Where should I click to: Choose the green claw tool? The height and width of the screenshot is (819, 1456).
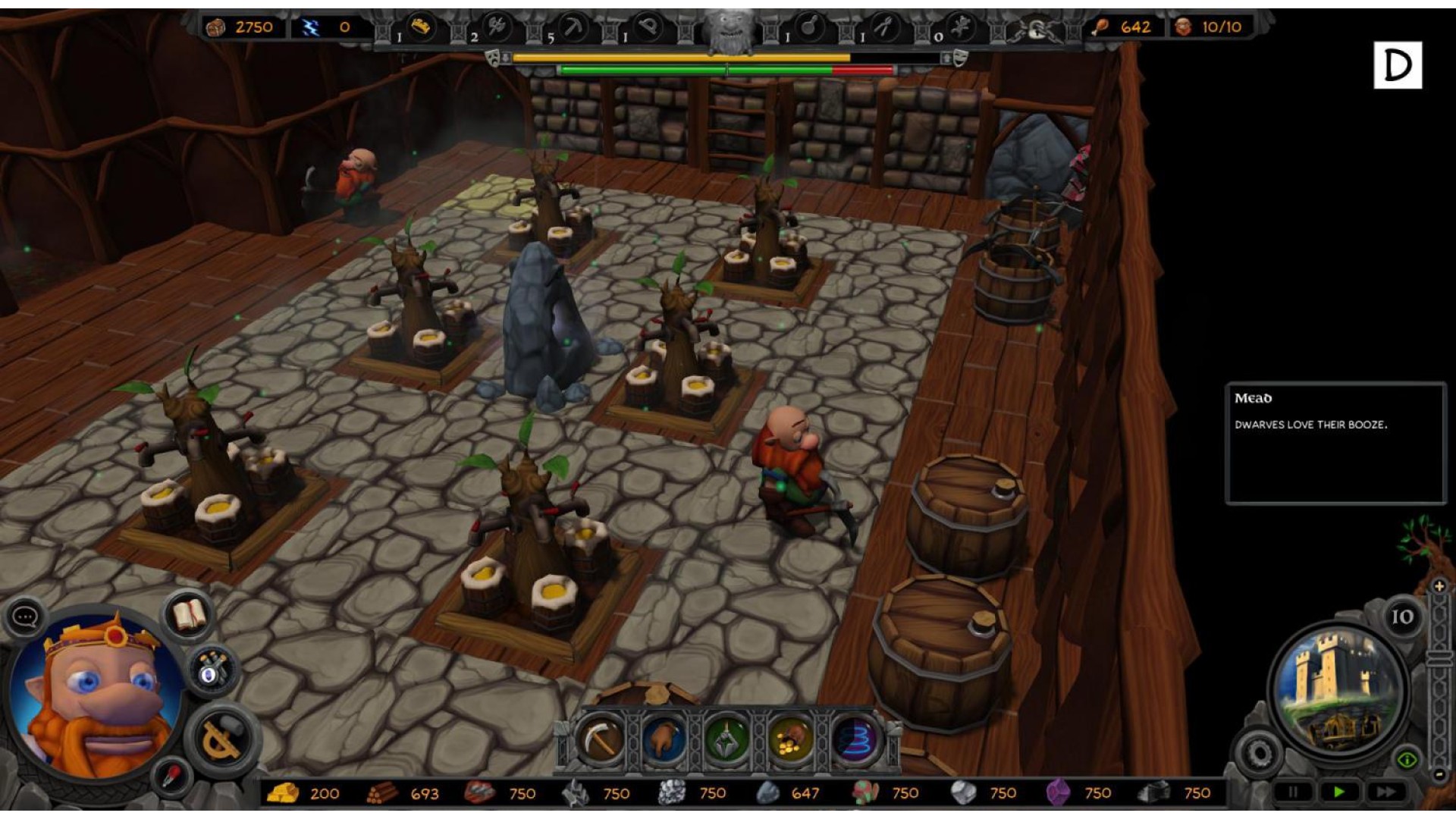726,739
